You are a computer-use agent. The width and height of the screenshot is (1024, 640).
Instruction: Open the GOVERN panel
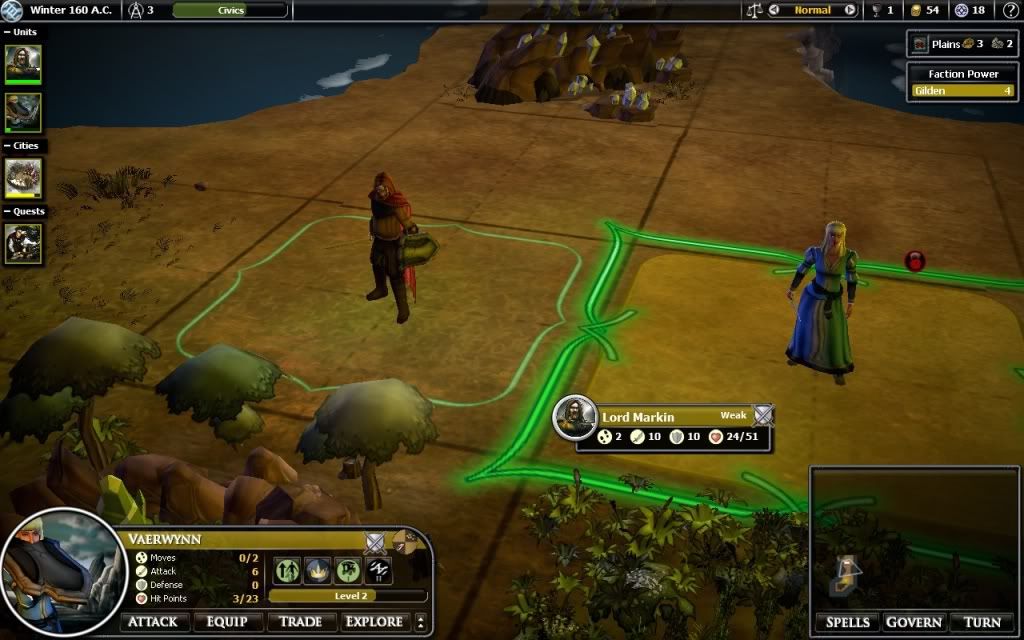pos(913,622)
